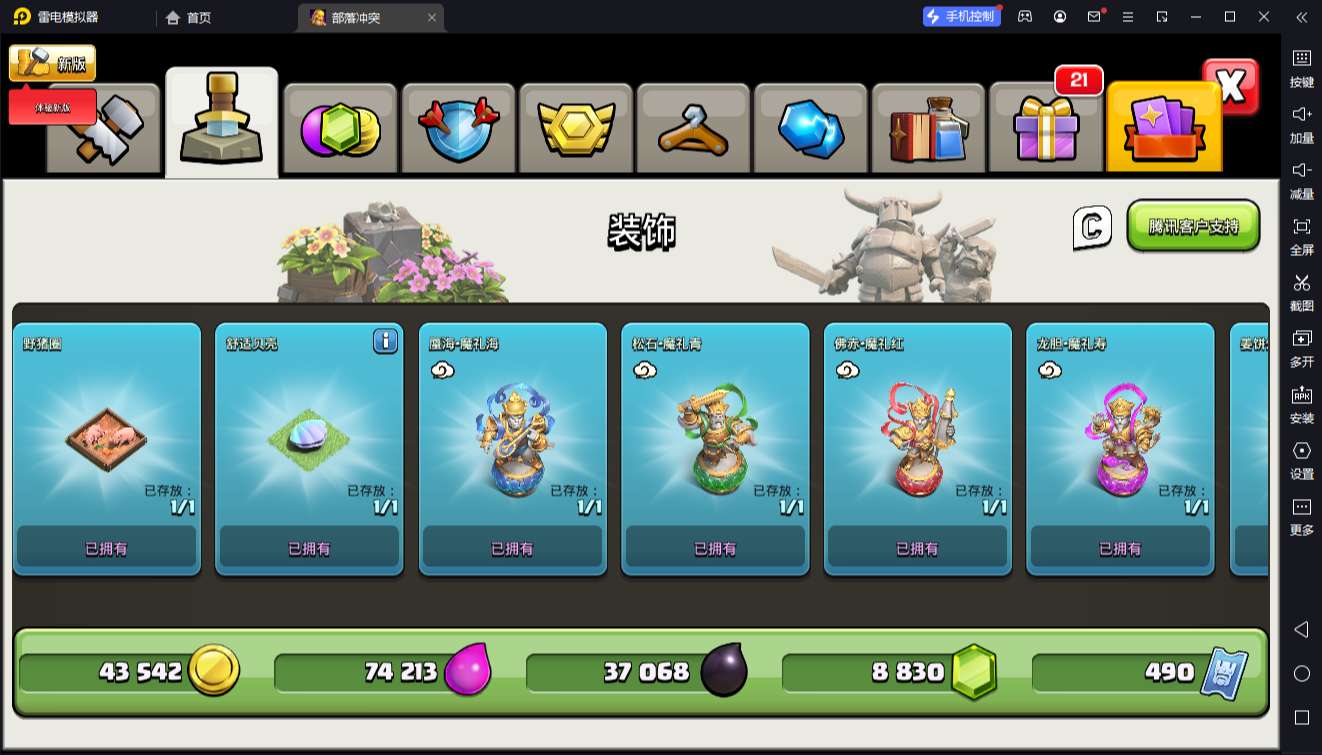Click the emulator 截图 screenshot button

click(x=1301, y=291)
